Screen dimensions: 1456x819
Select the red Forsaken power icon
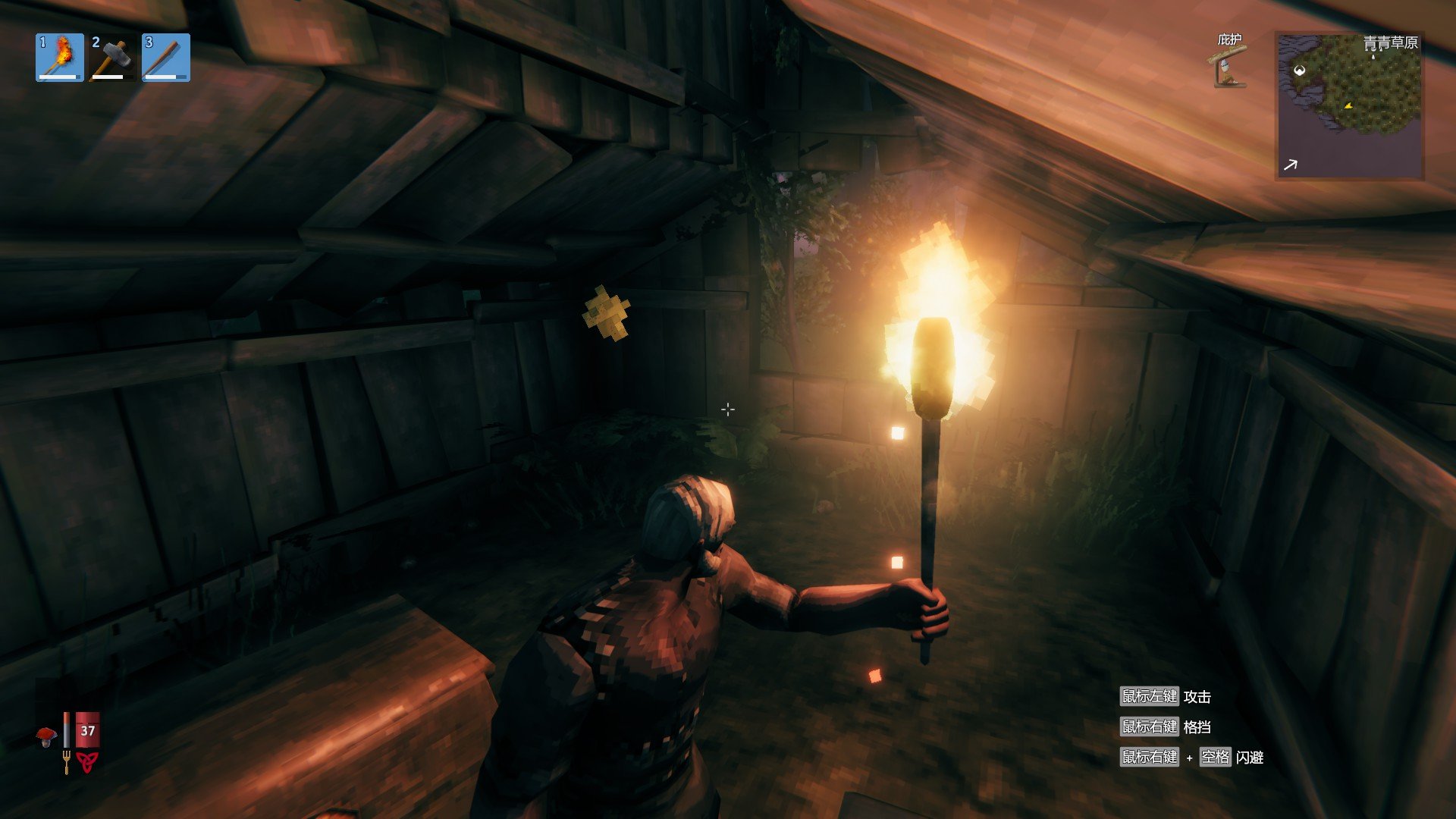(86, 761)
